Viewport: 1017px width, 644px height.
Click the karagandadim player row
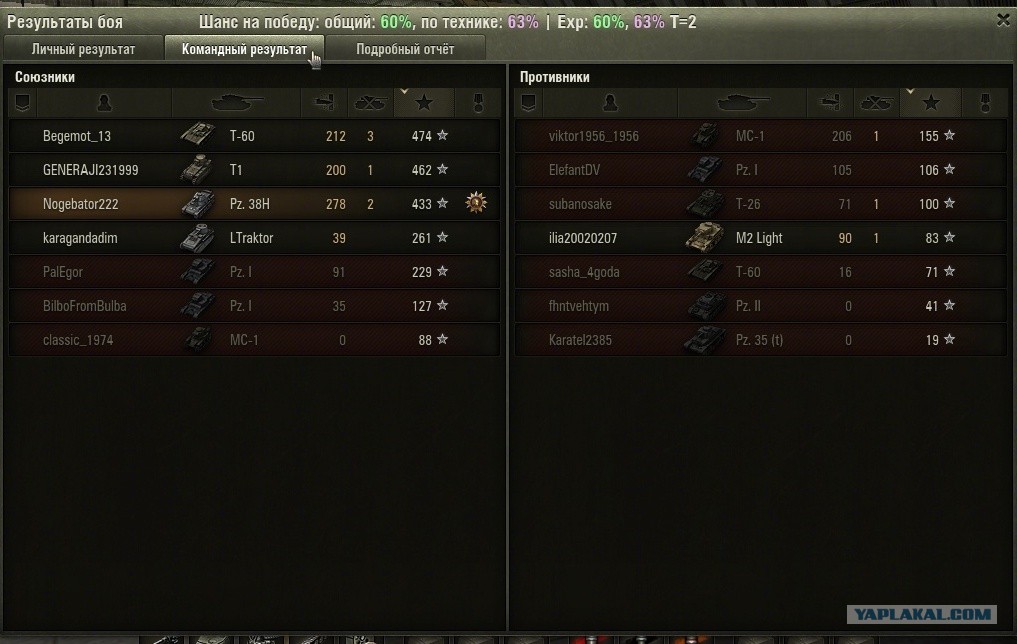(254, 238)
